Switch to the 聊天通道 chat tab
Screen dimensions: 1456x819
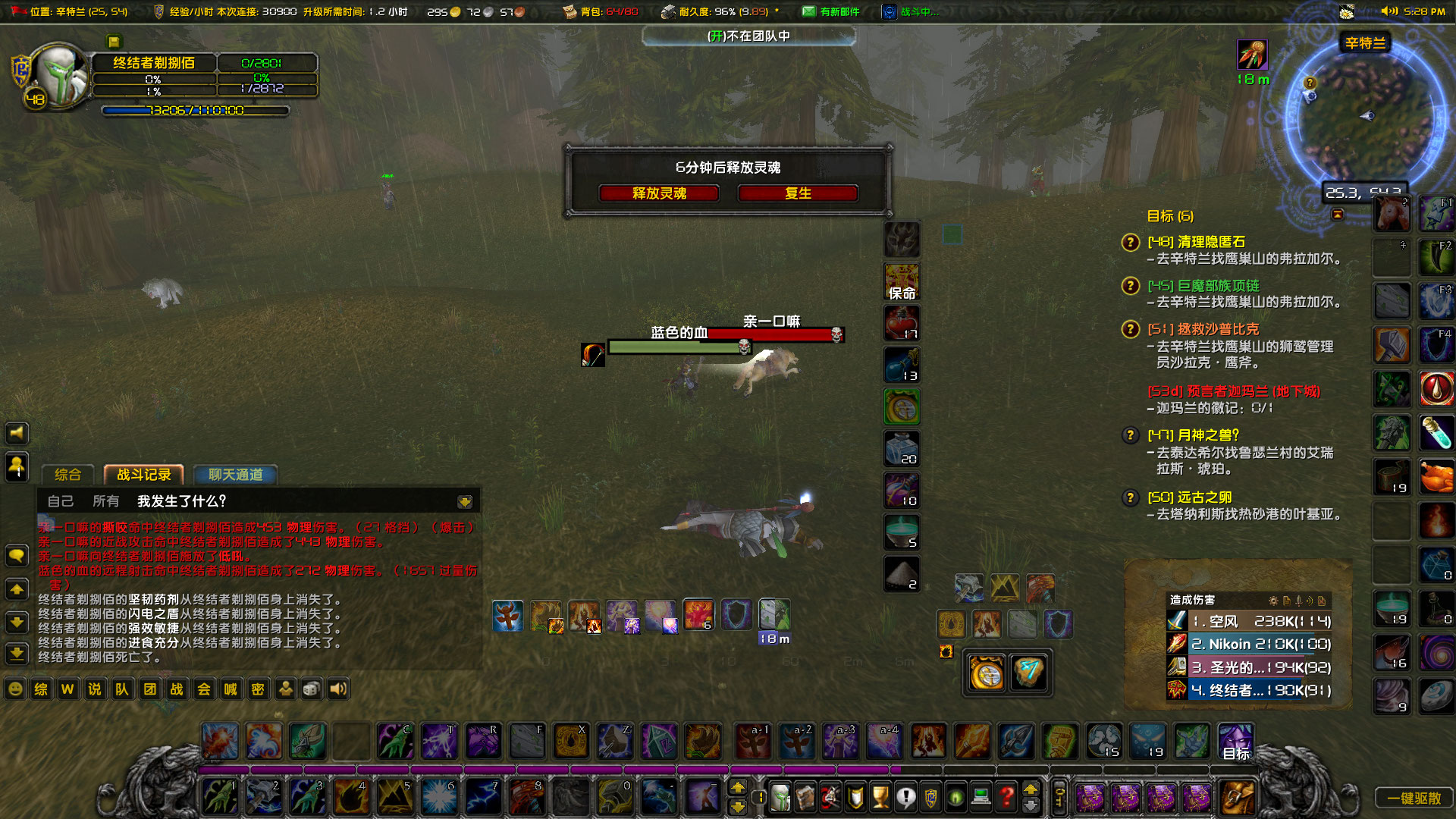[236, 474]
